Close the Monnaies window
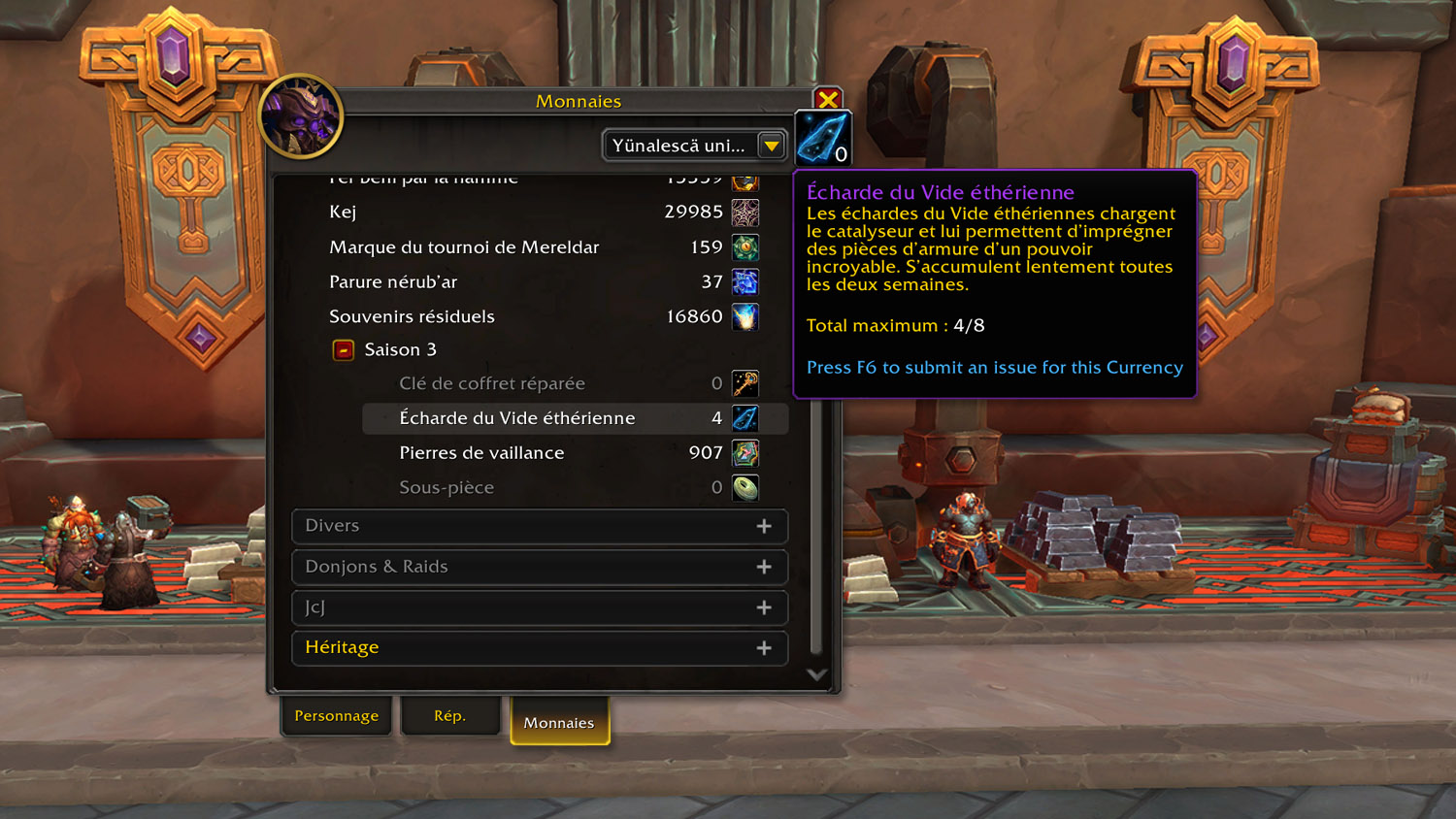 click(x=828, y=100)
